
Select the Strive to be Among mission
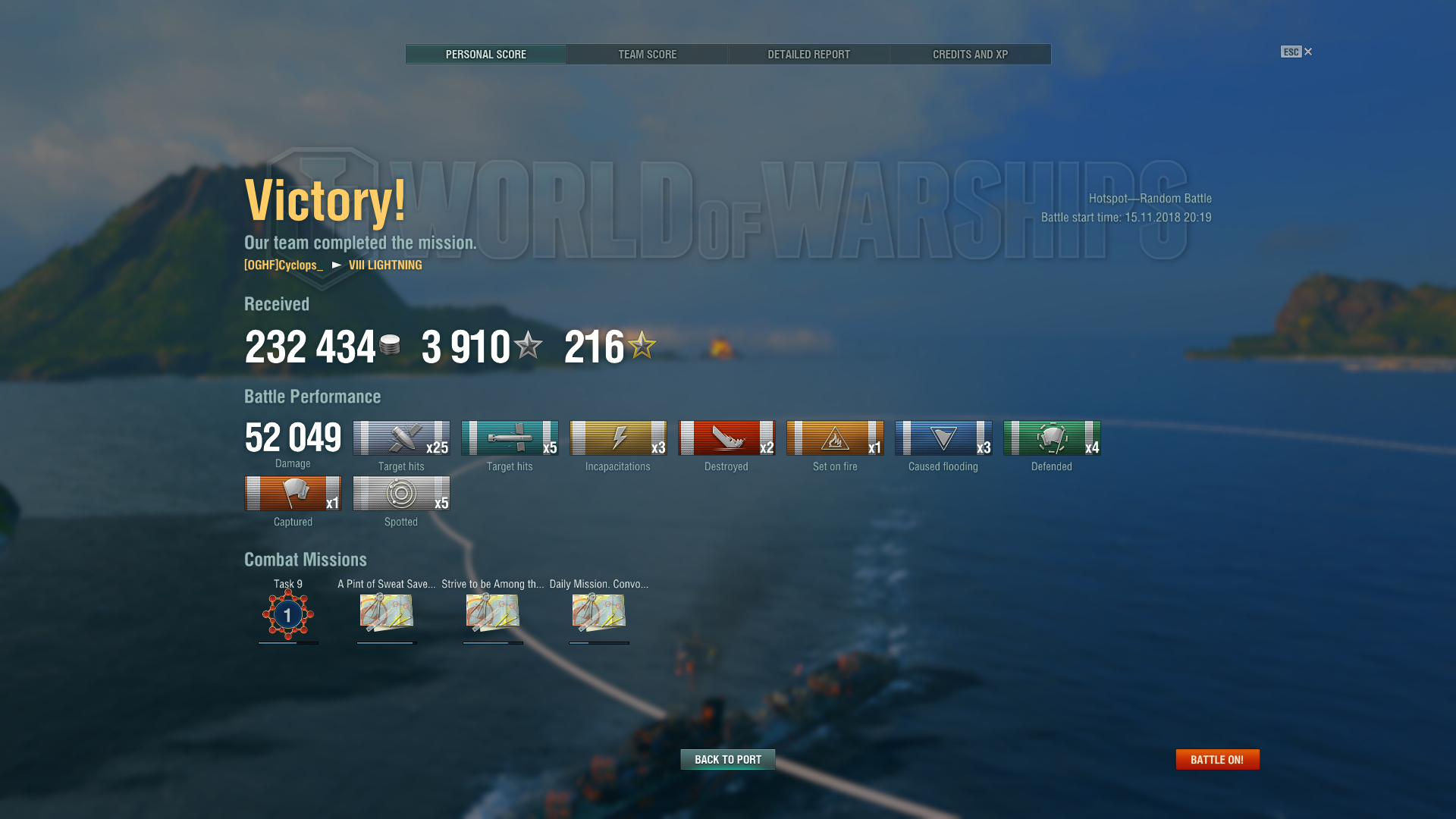493,613
